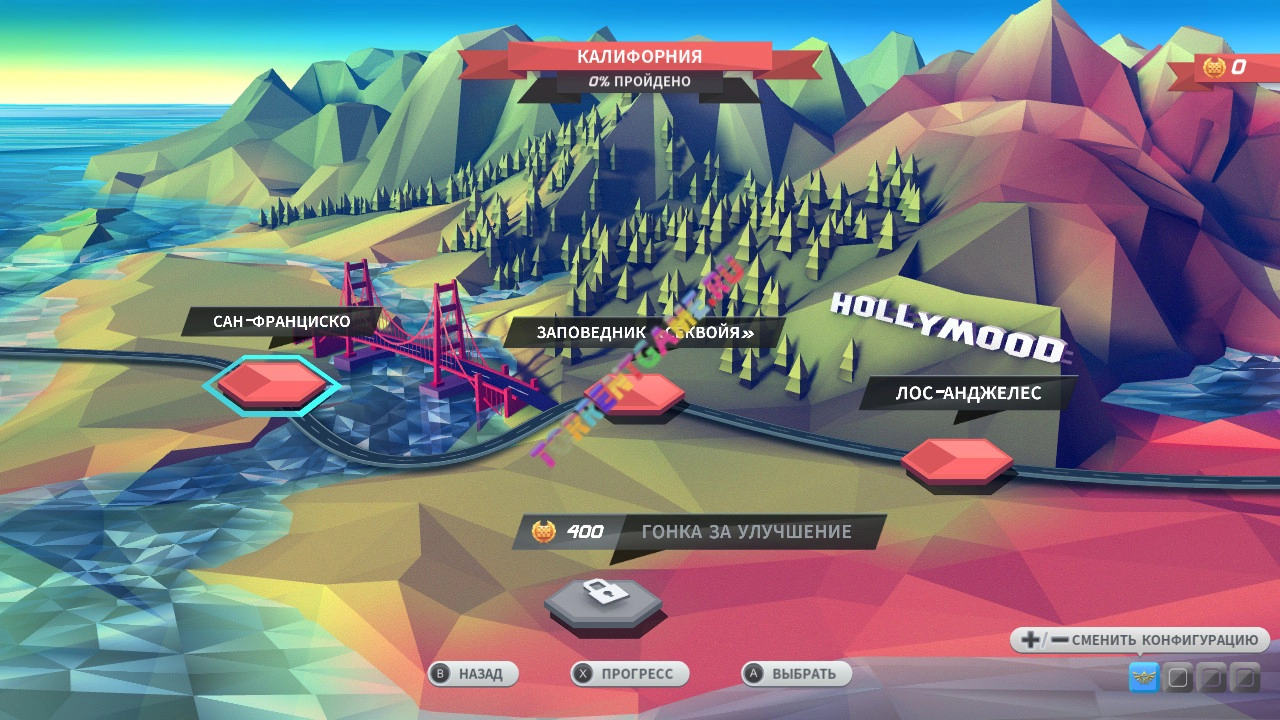
Task: Open the Прогресс screen
Action: click(629, 674)
